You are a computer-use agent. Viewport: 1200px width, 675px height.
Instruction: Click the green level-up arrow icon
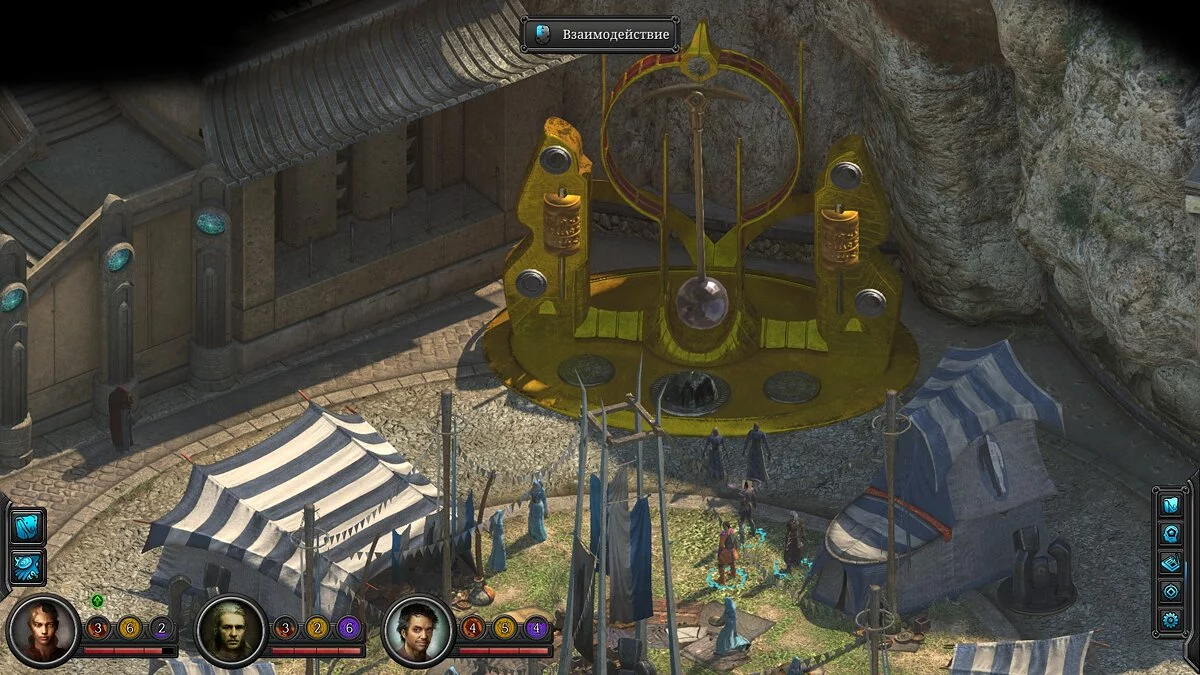point(97,601)
